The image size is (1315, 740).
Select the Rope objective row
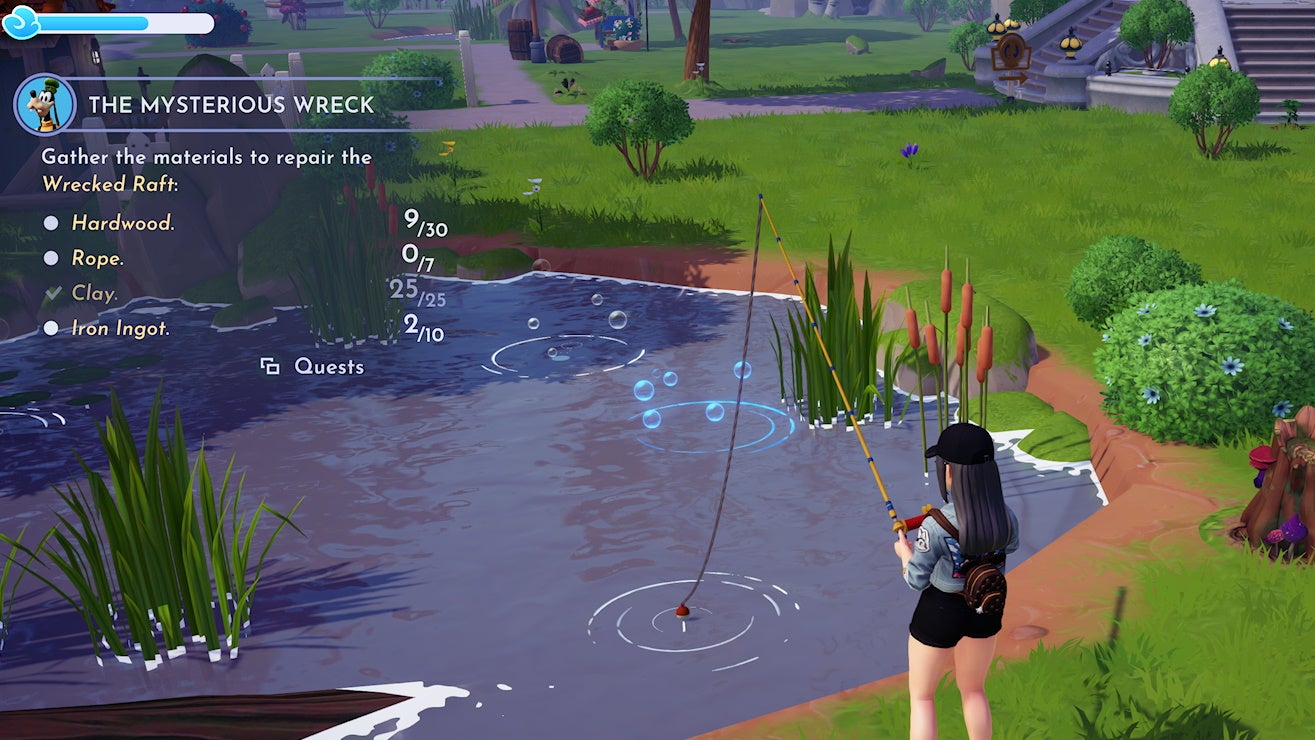pos(97,258)
